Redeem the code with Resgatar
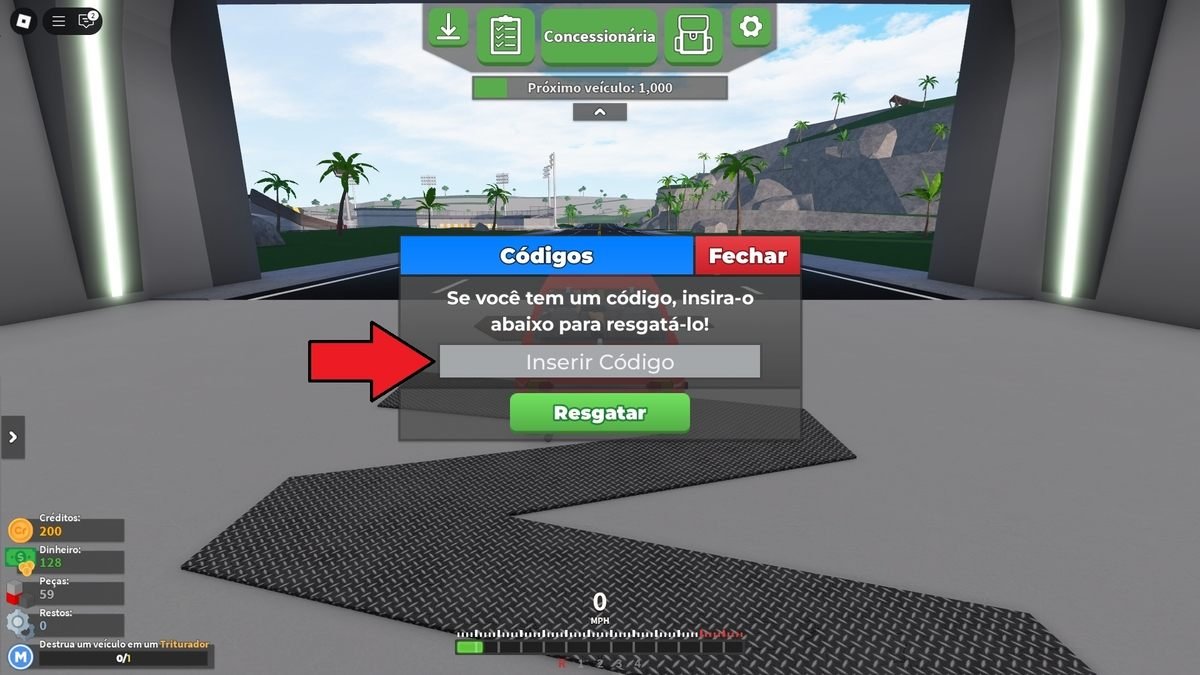 pyautogui.click(x=600, y=412)
